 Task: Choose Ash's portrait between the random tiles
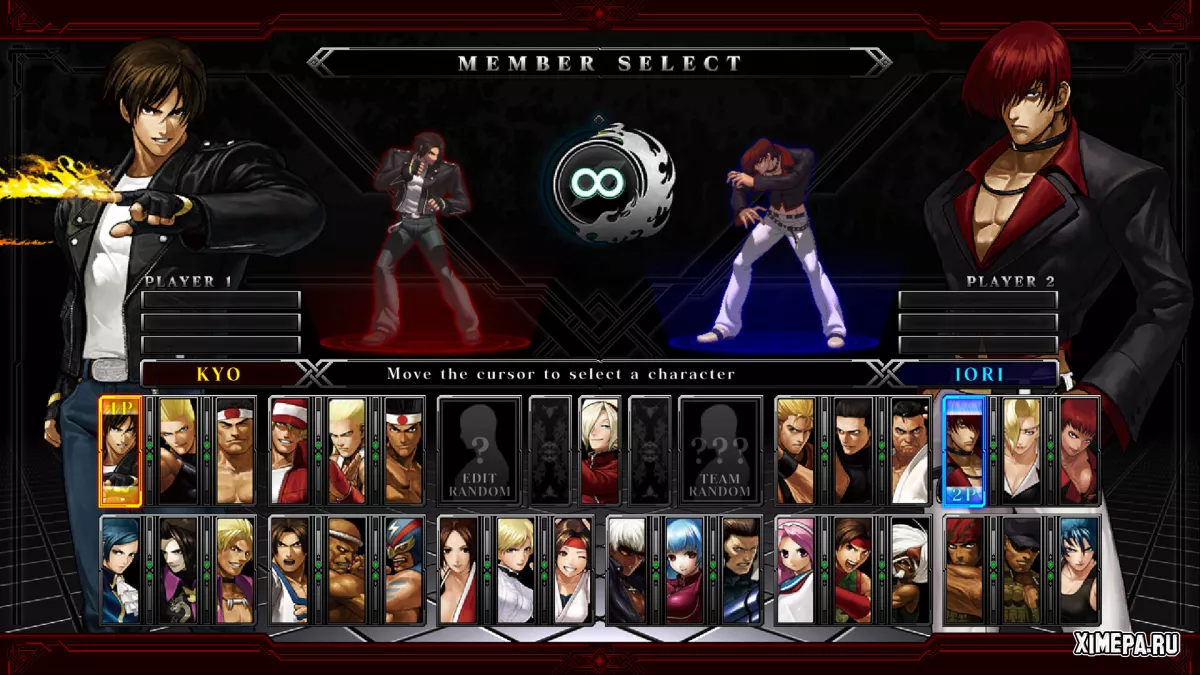(600, 451)
